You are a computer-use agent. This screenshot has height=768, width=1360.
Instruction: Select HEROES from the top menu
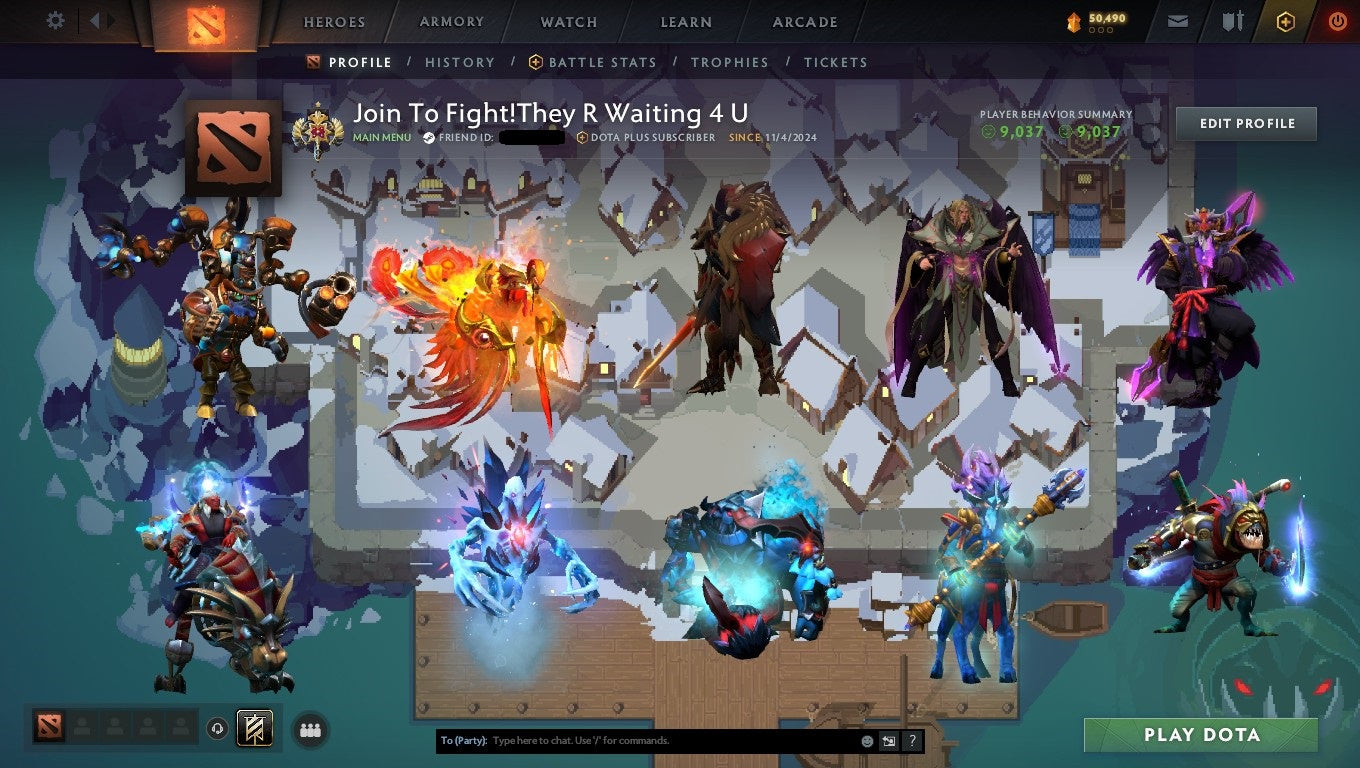click(333, 21)
